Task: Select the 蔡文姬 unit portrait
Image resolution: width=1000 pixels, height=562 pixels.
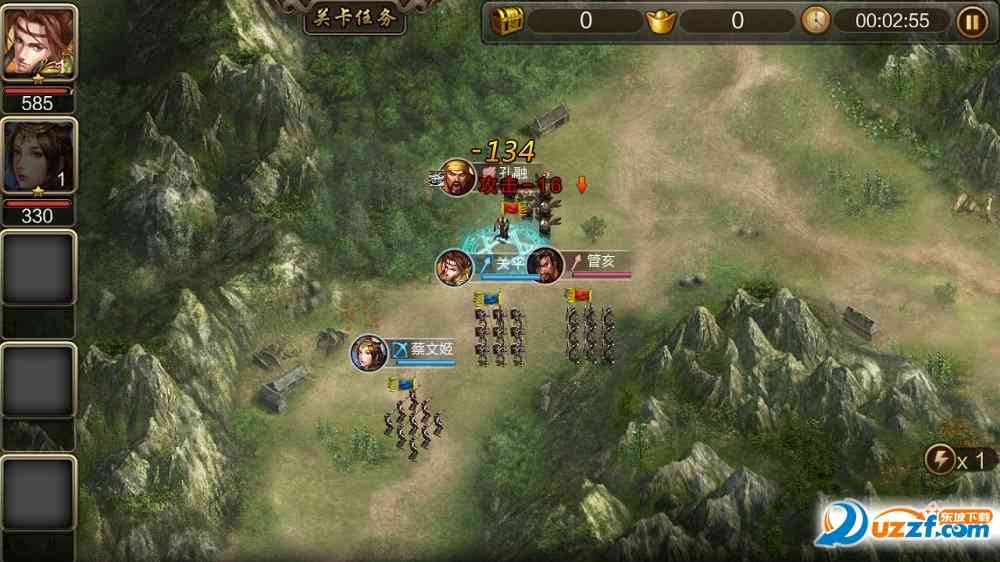Action: pyautogui.click(x=369, y=353)
